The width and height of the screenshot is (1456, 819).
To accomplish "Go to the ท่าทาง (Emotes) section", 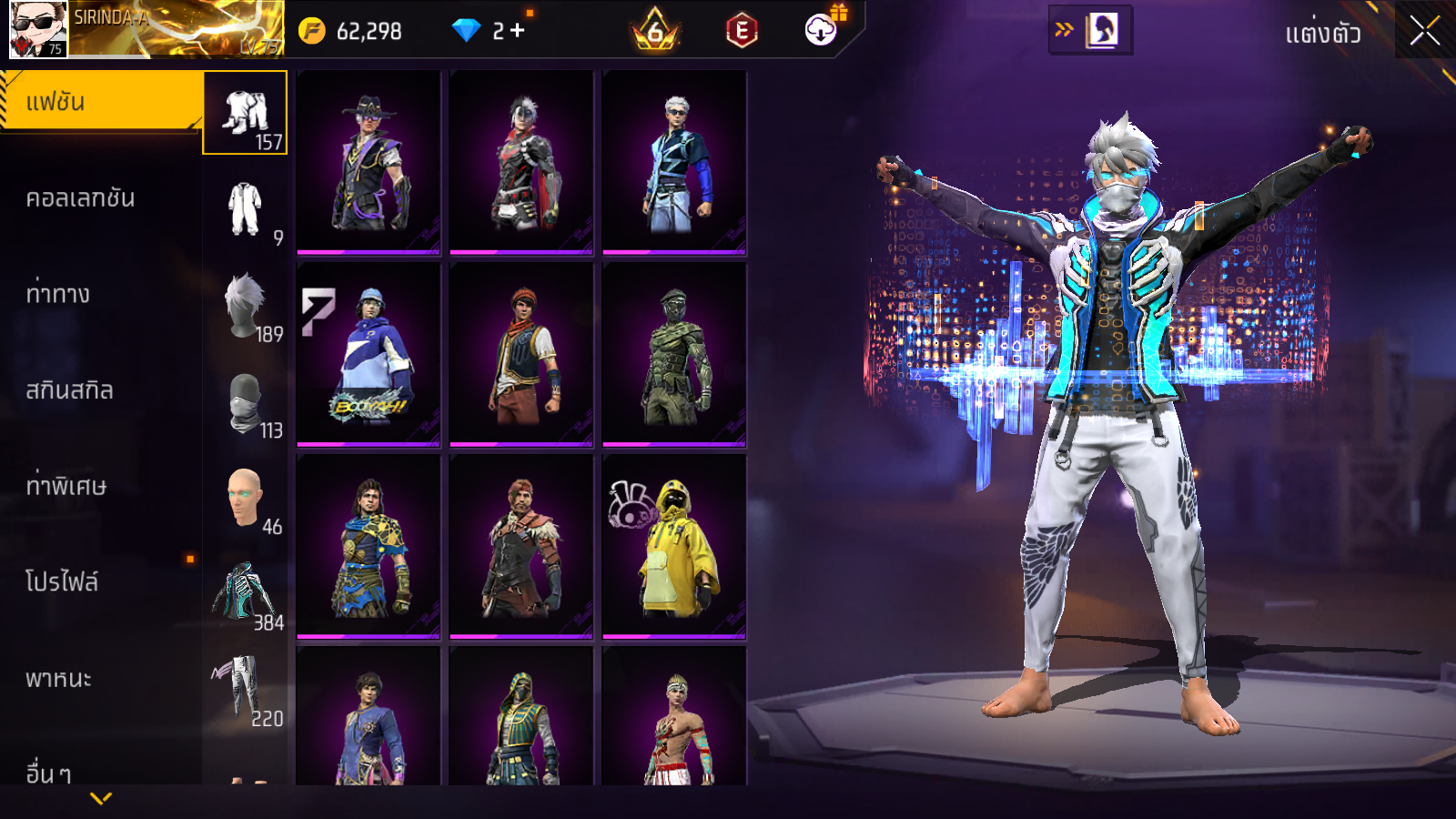I will (x=59, y=294).
